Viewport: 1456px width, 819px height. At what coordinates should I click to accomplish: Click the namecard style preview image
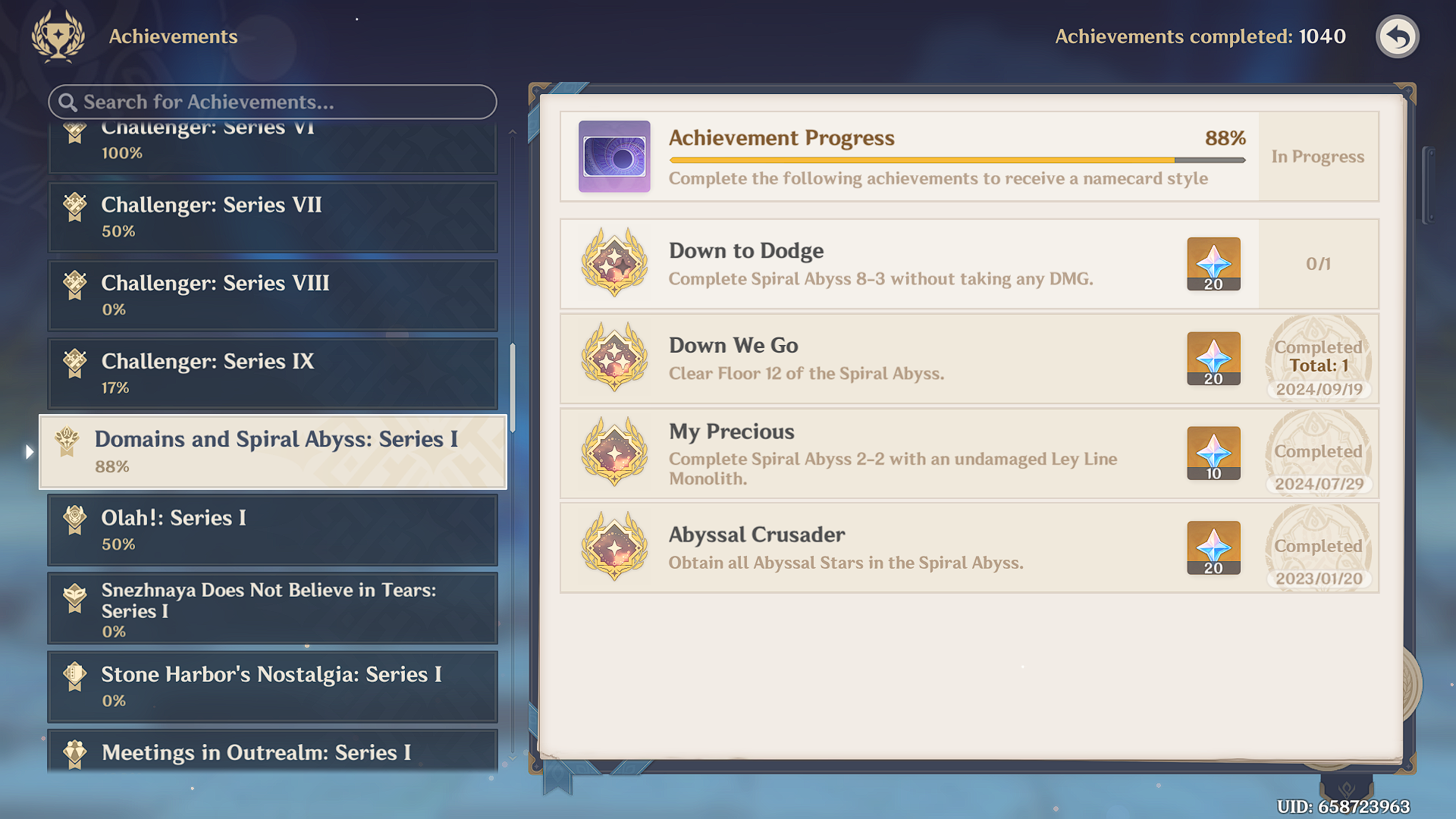[x=613, y=155]
